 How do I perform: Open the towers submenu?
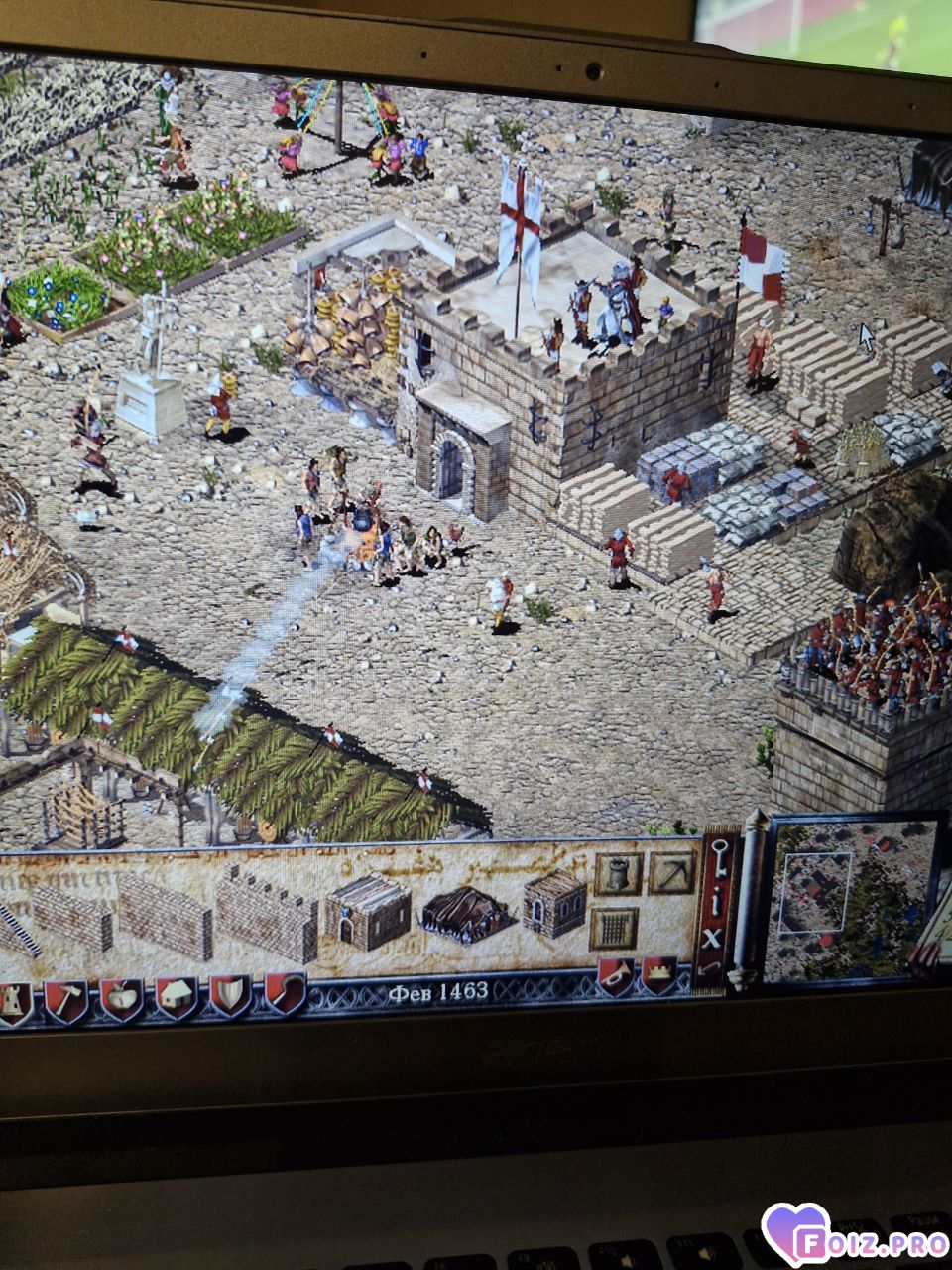click(617, 873)
